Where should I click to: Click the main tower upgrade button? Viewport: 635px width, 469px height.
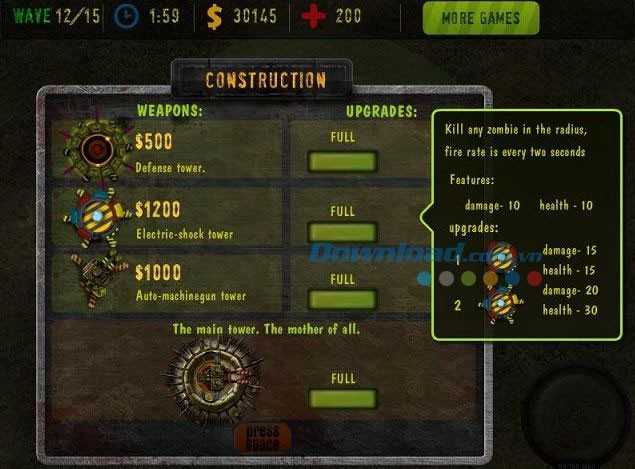point(342,398)
